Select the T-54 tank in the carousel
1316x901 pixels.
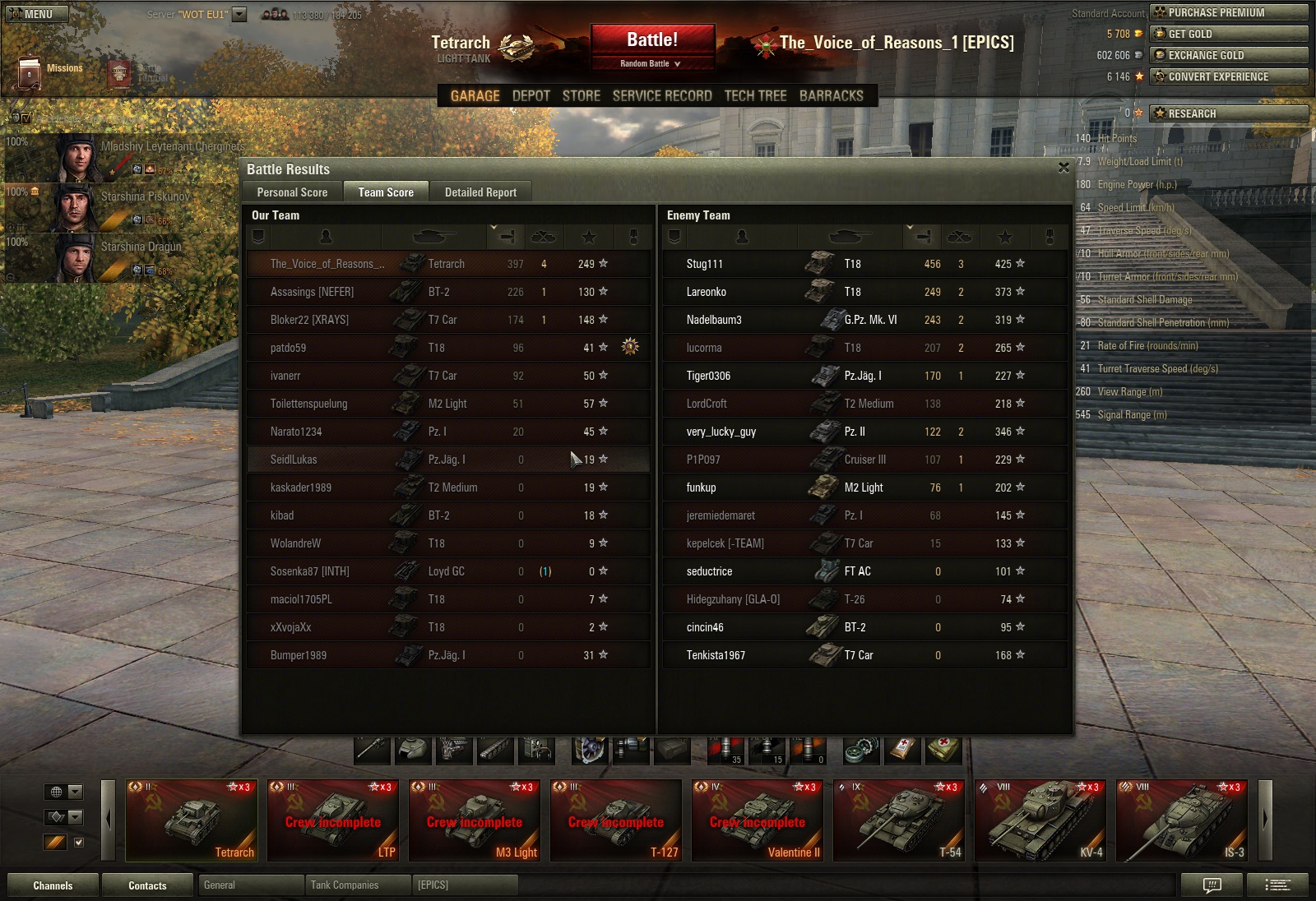(x=899, y=820)
